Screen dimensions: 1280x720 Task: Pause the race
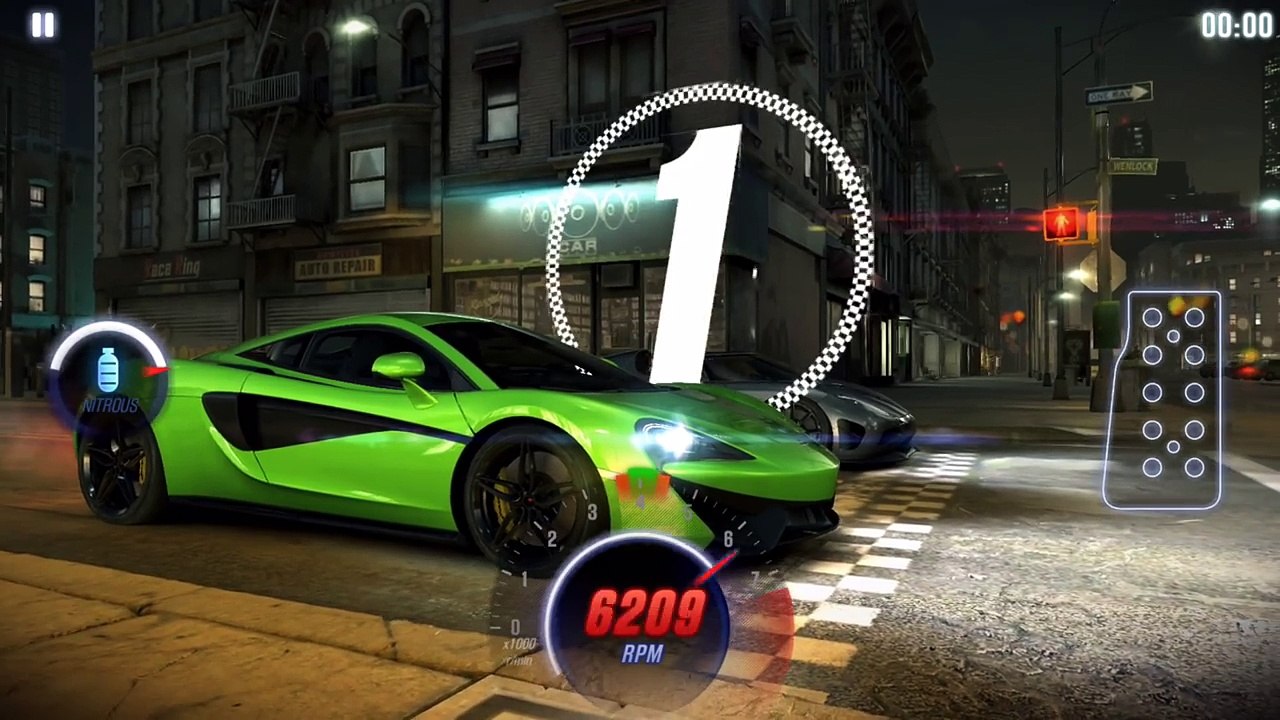coord(42,25)
